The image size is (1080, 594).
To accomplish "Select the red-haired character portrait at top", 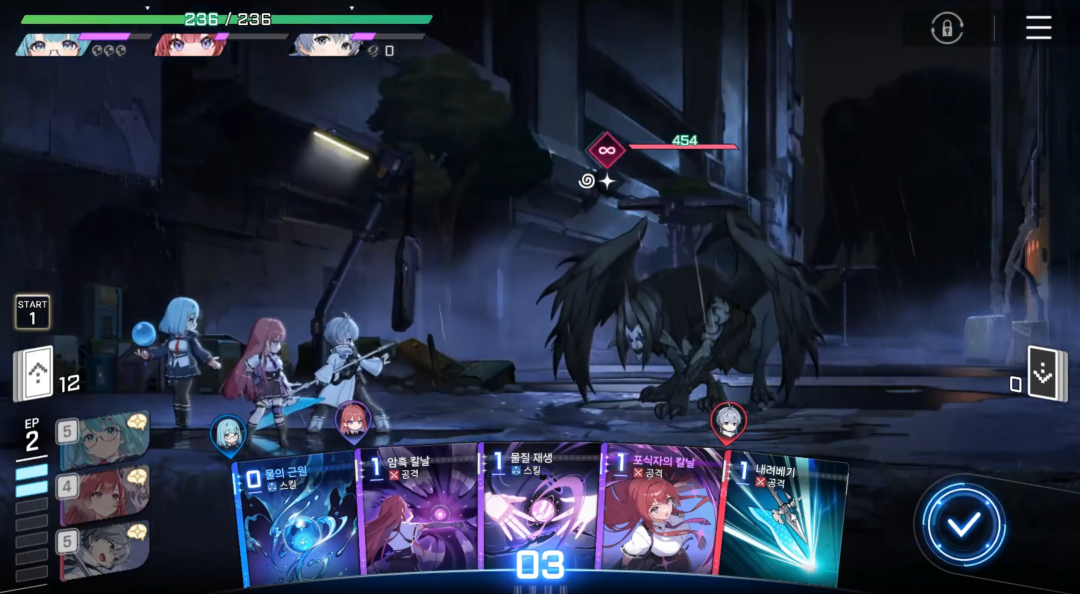I will pos(188,44).
